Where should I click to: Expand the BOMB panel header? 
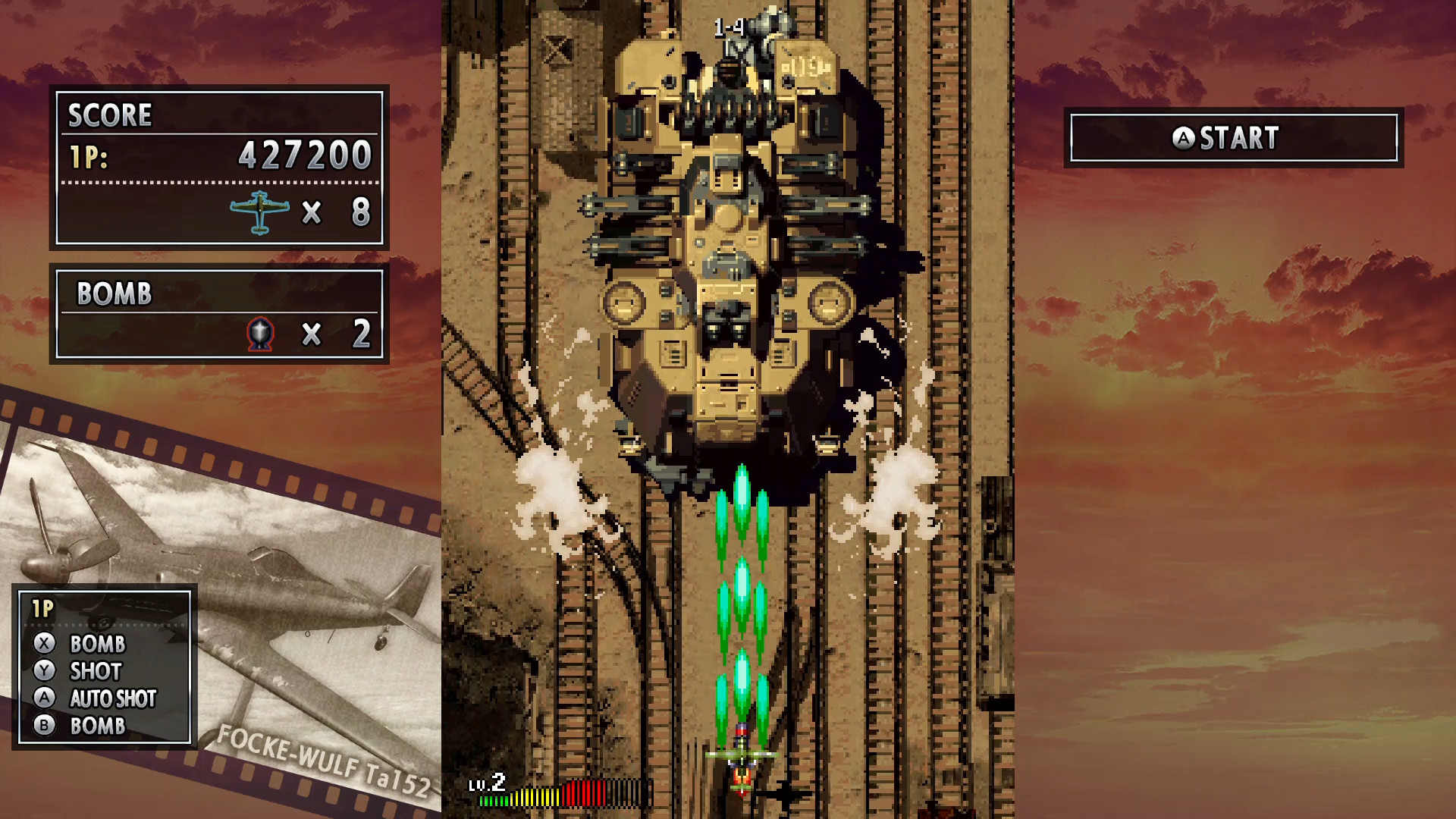click(112, 293)
